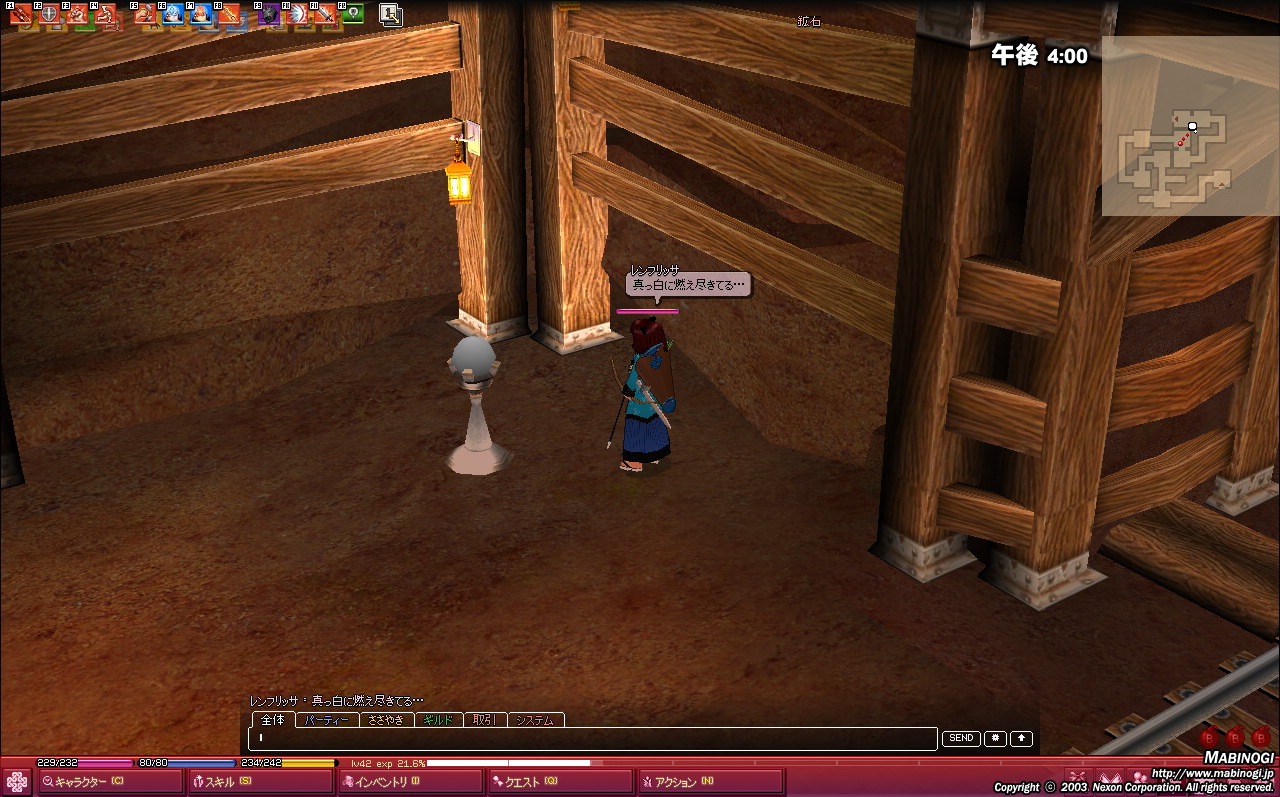
Task: Expand chat log with the arrow button
Action: (x=1021, y=738)
